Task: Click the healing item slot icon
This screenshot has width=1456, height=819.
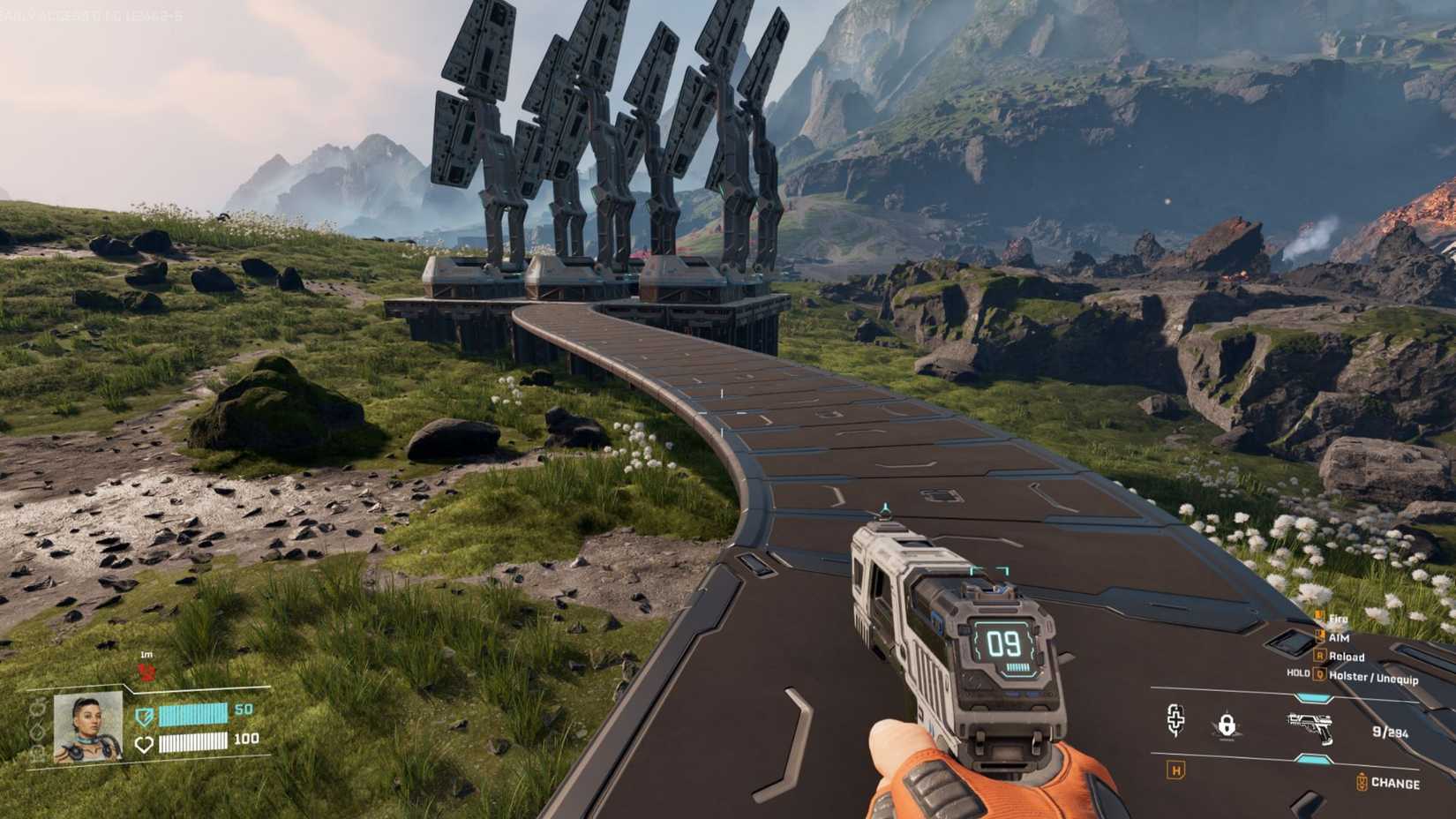Action: (1175, 720)
